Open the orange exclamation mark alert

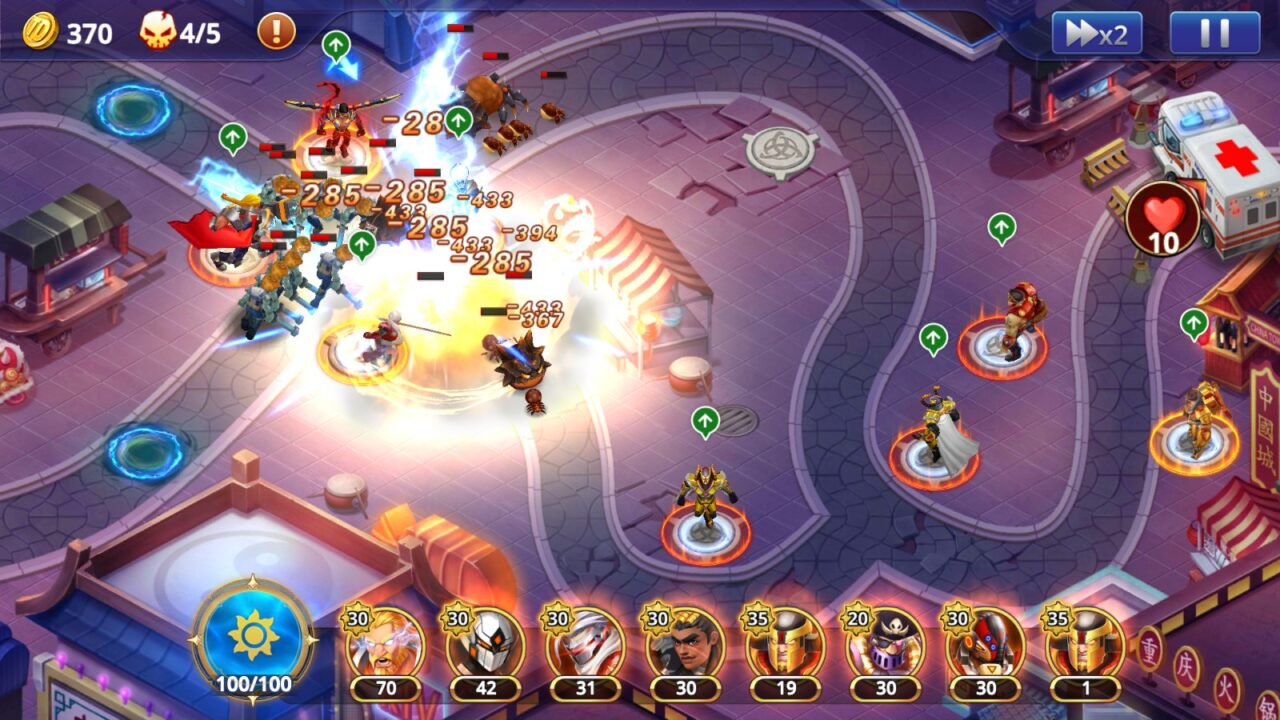[276, 32]
